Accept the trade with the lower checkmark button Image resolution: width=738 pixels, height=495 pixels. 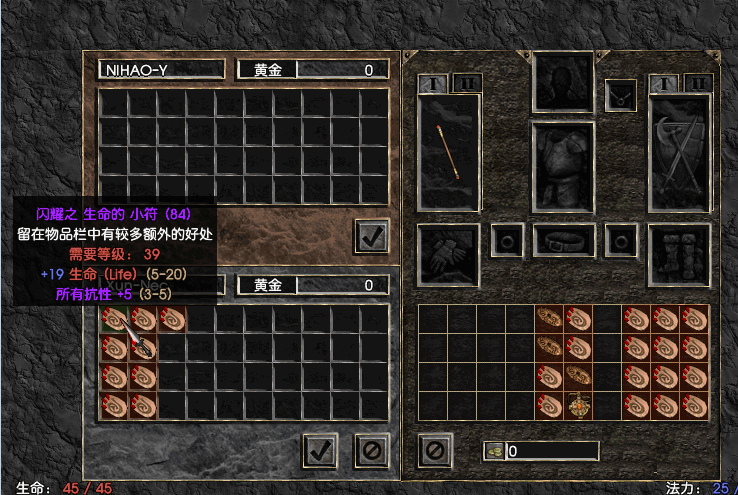320,450
